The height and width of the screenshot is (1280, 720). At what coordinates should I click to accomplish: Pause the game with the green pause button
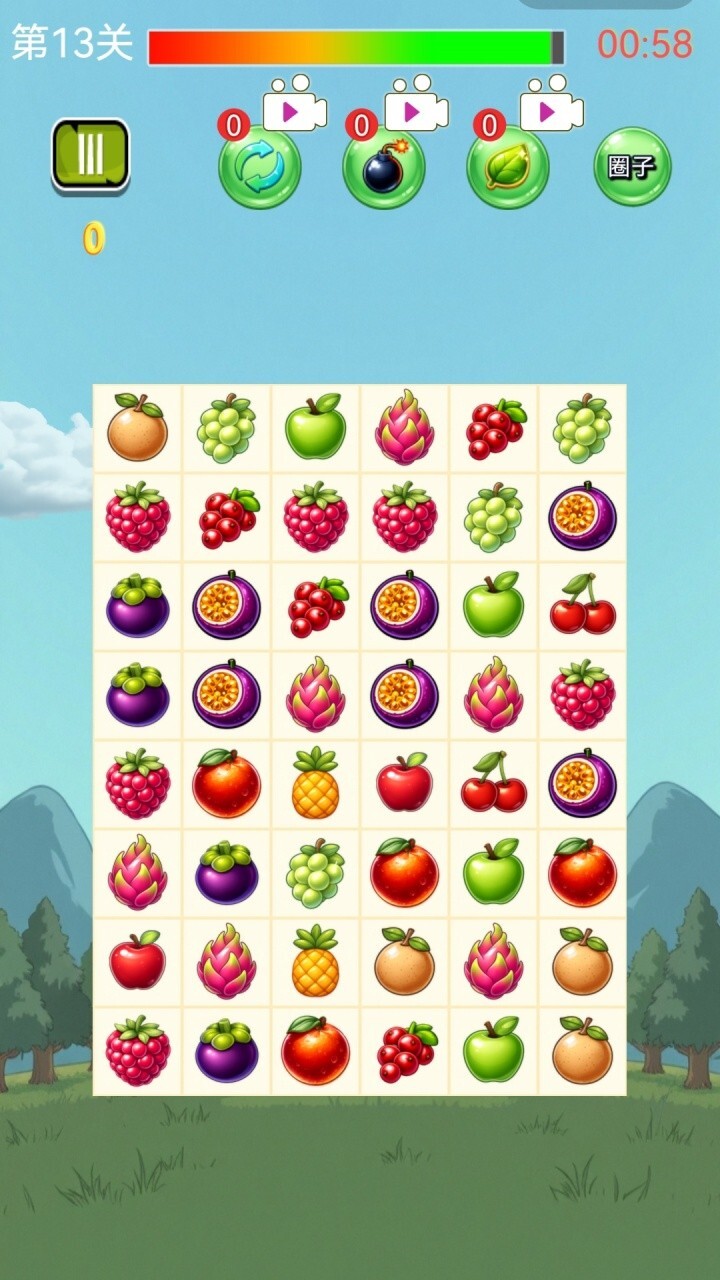[x=91, y=155]
